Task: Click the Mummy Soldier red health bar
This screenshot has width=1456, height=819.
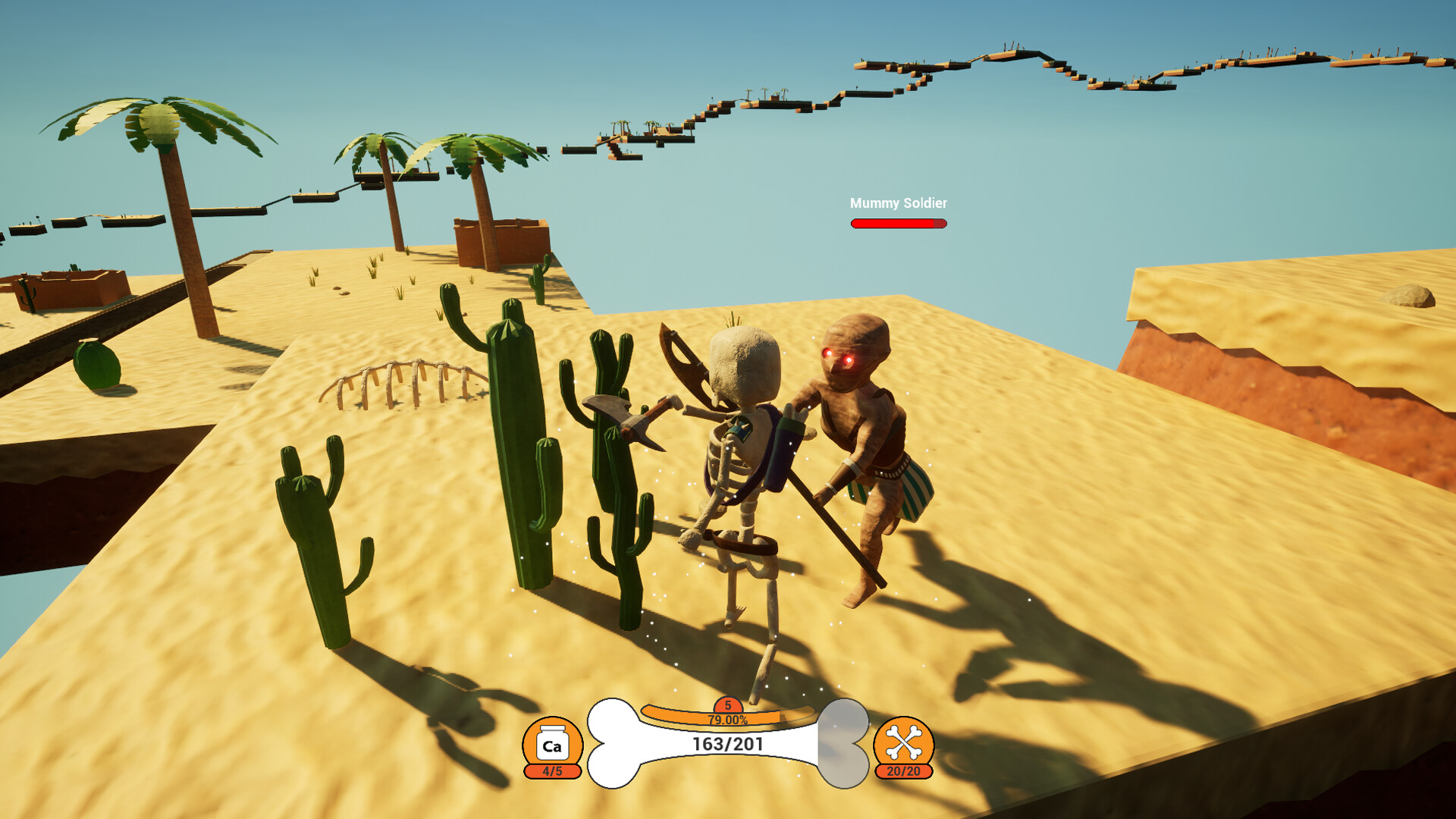Action: point(898,223)
